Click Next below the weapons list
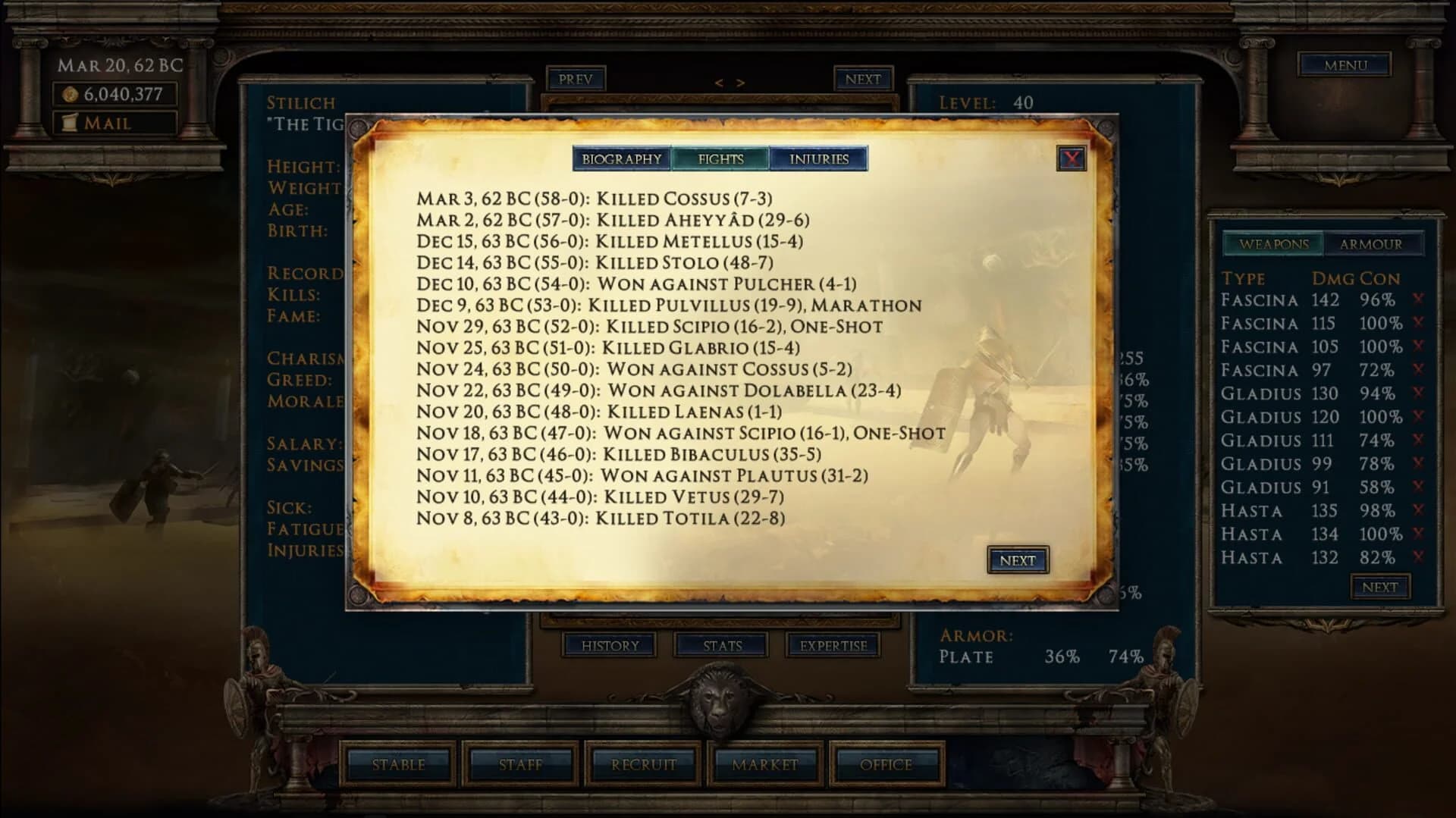 (x=1380, y=586)
